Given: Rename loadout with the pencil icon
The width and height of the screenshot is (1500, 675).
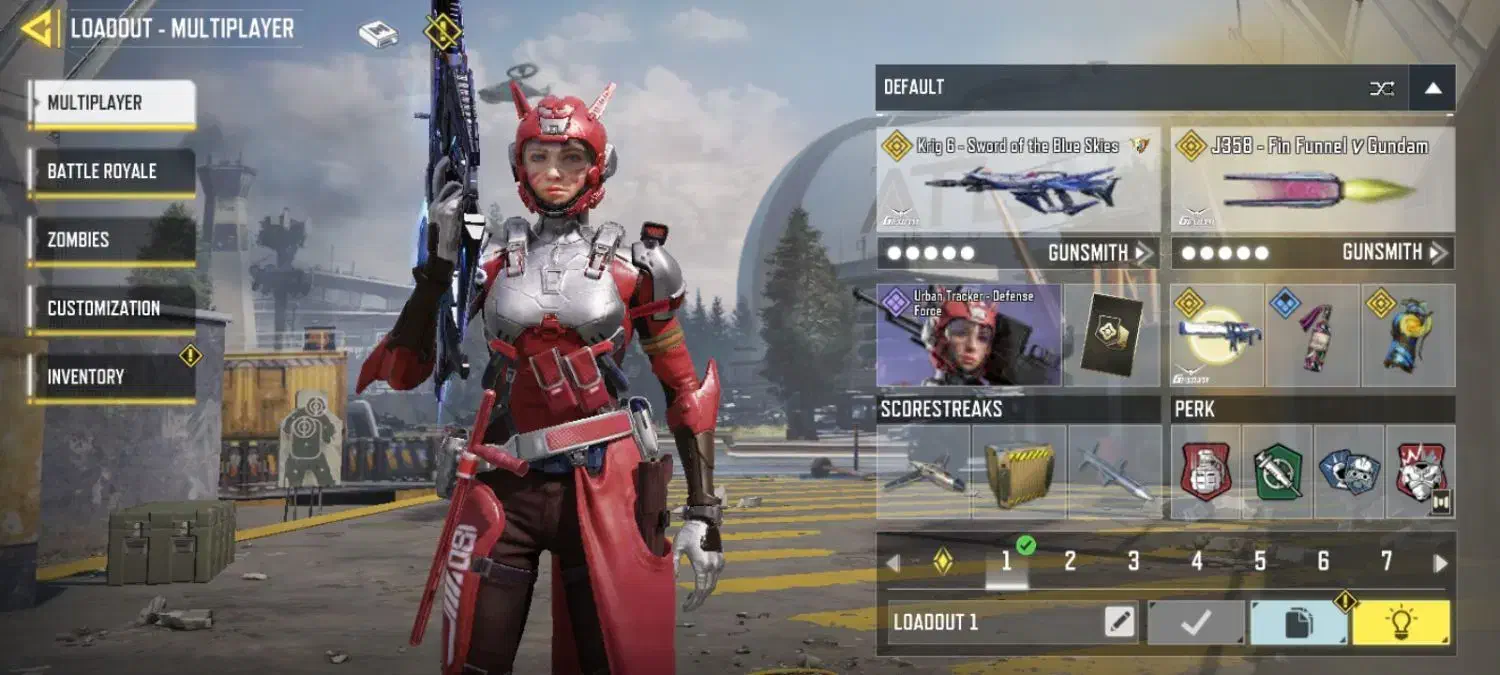Looking at the screenshot, I should (x=1120, y=622).
